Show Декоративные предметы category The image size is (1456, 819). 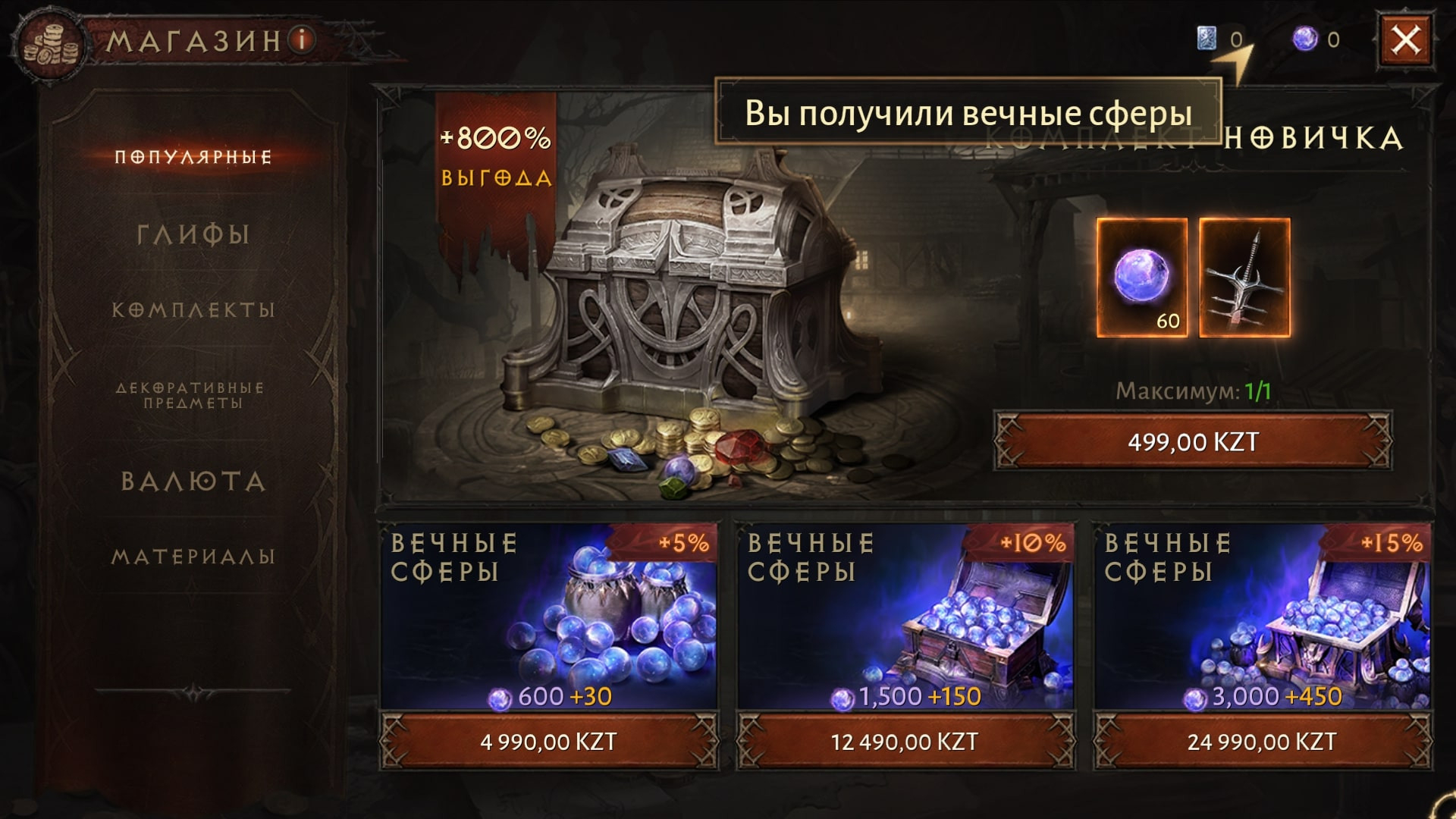[x=190, y=395]
